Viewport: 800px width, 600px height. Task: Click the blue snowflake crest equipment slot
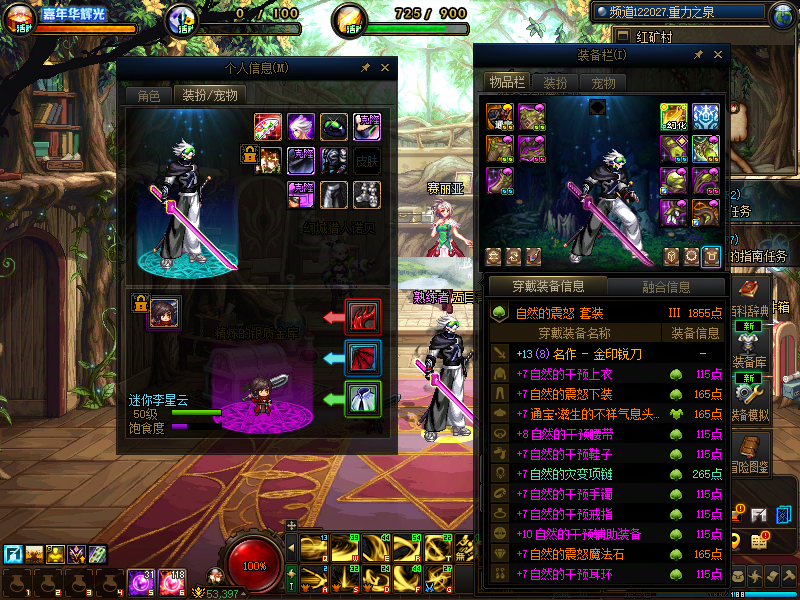[x=706, y=117]
